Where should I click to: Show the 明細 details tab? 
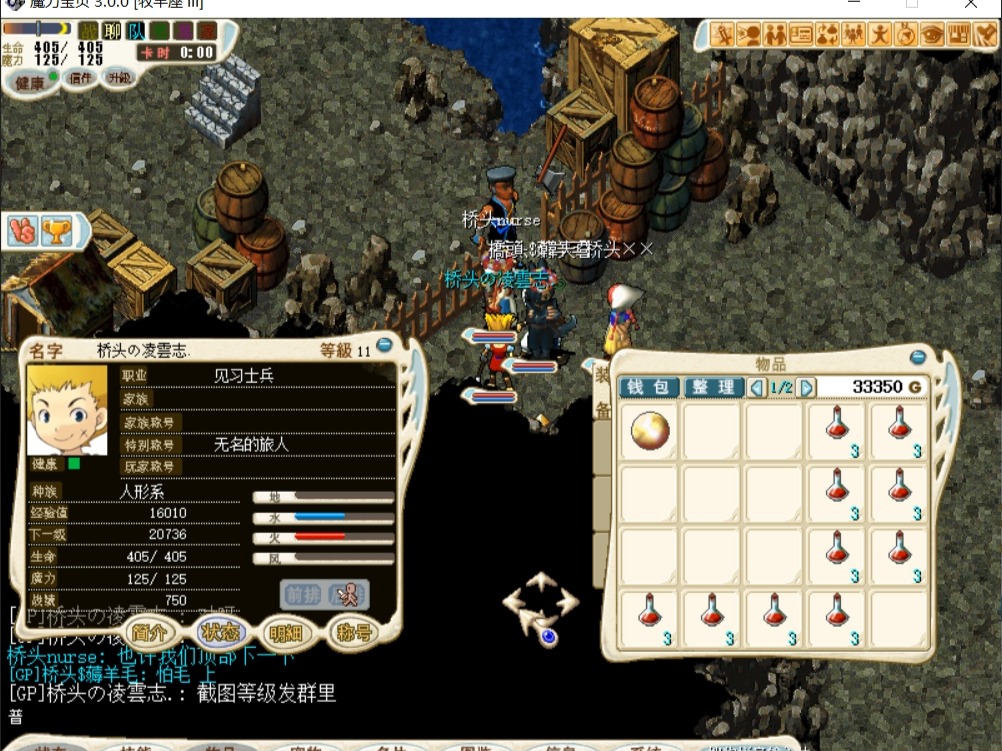click(x=286, y=632)
